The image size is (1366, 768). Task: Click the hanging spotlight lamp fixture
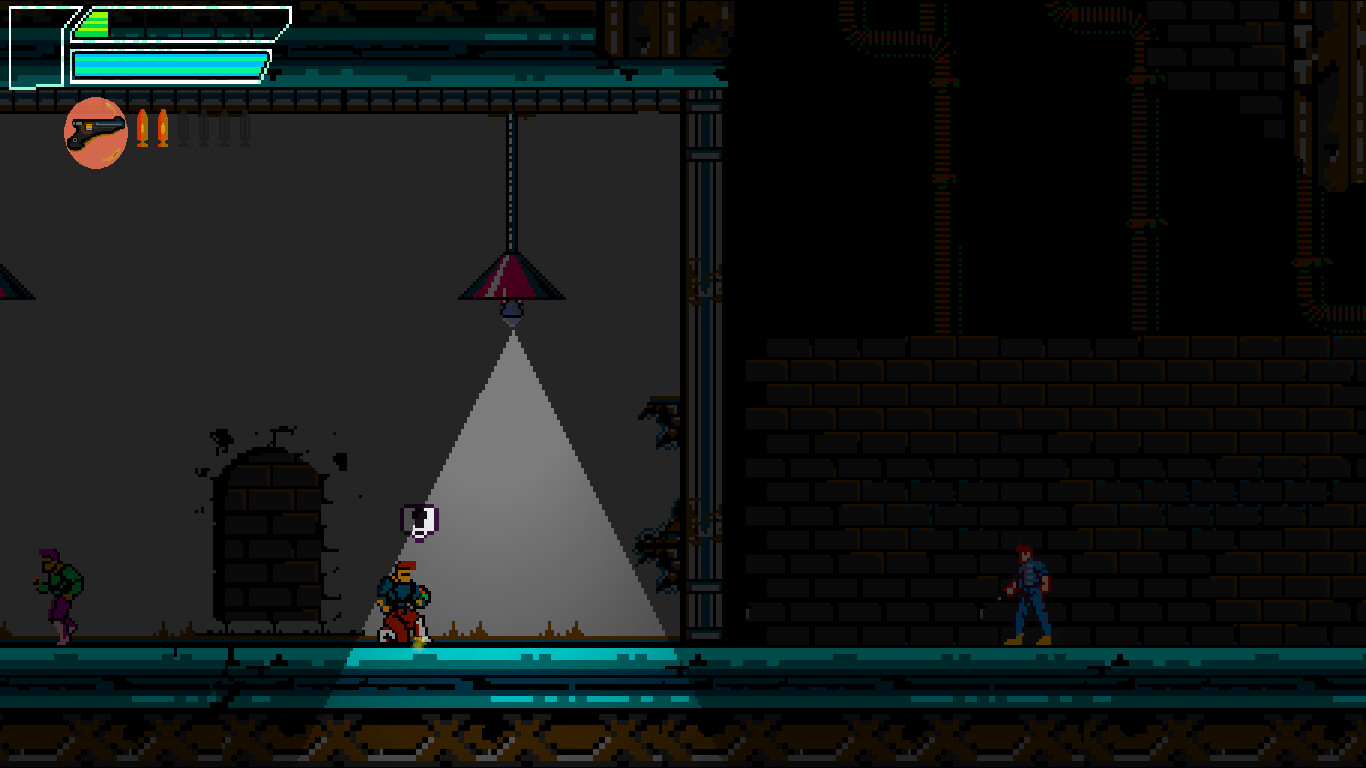tap(510, 283)
